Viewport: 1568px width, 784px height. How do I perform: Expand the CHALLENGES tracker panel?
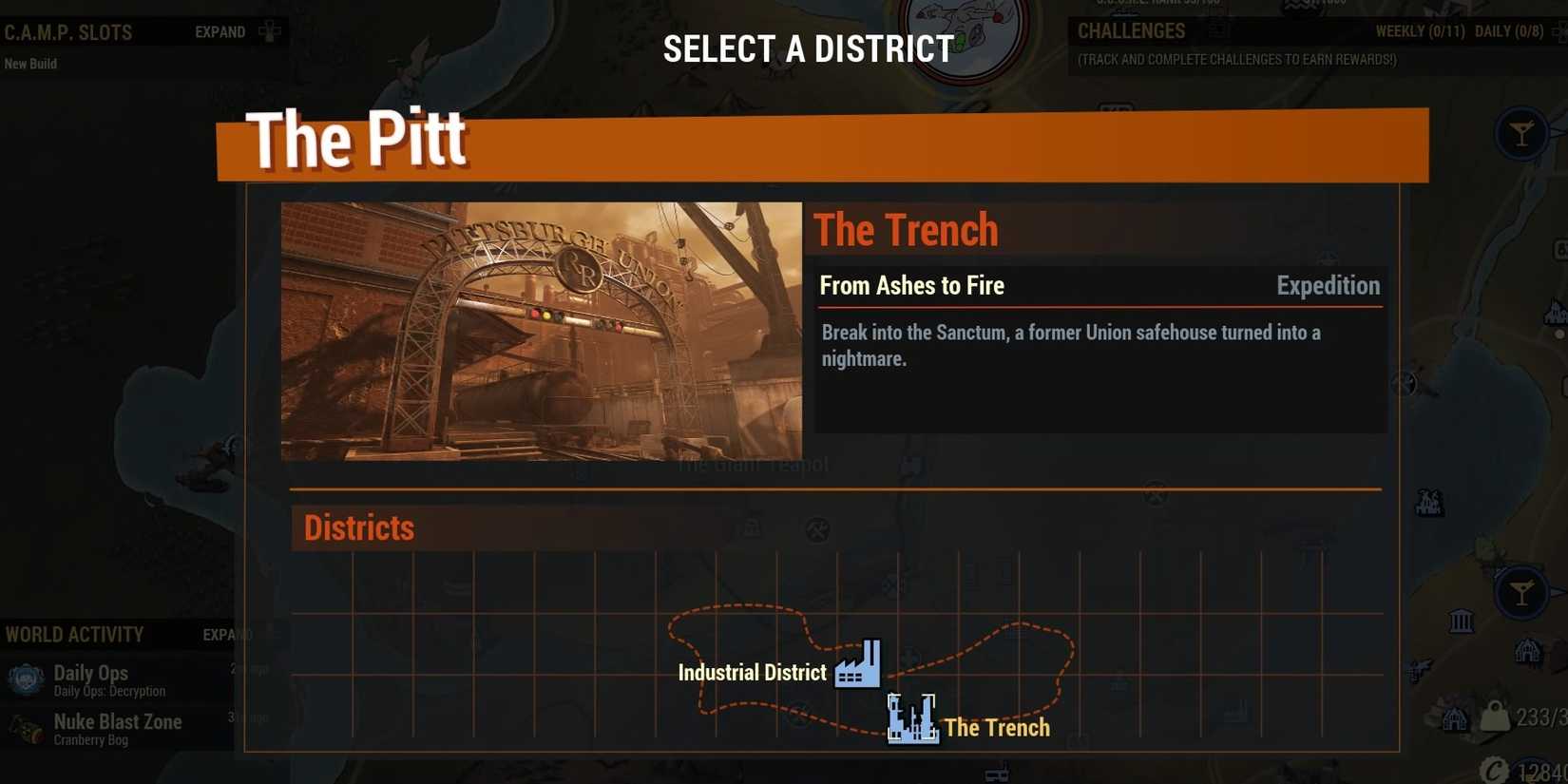(1131, 31)
